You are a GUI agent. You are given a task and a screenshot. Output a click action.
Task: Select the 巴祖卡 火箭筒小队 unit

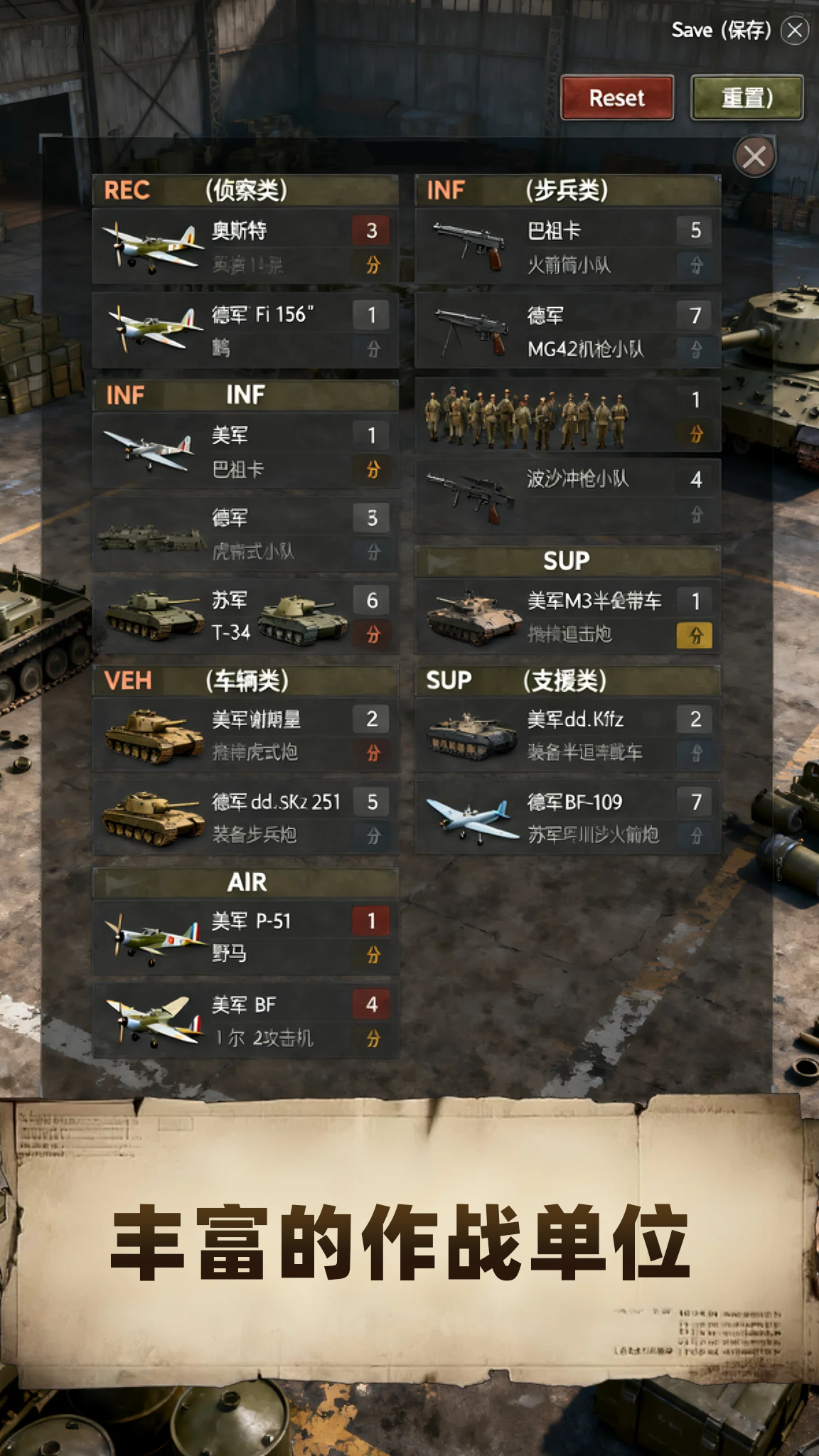tap(567, 247)
